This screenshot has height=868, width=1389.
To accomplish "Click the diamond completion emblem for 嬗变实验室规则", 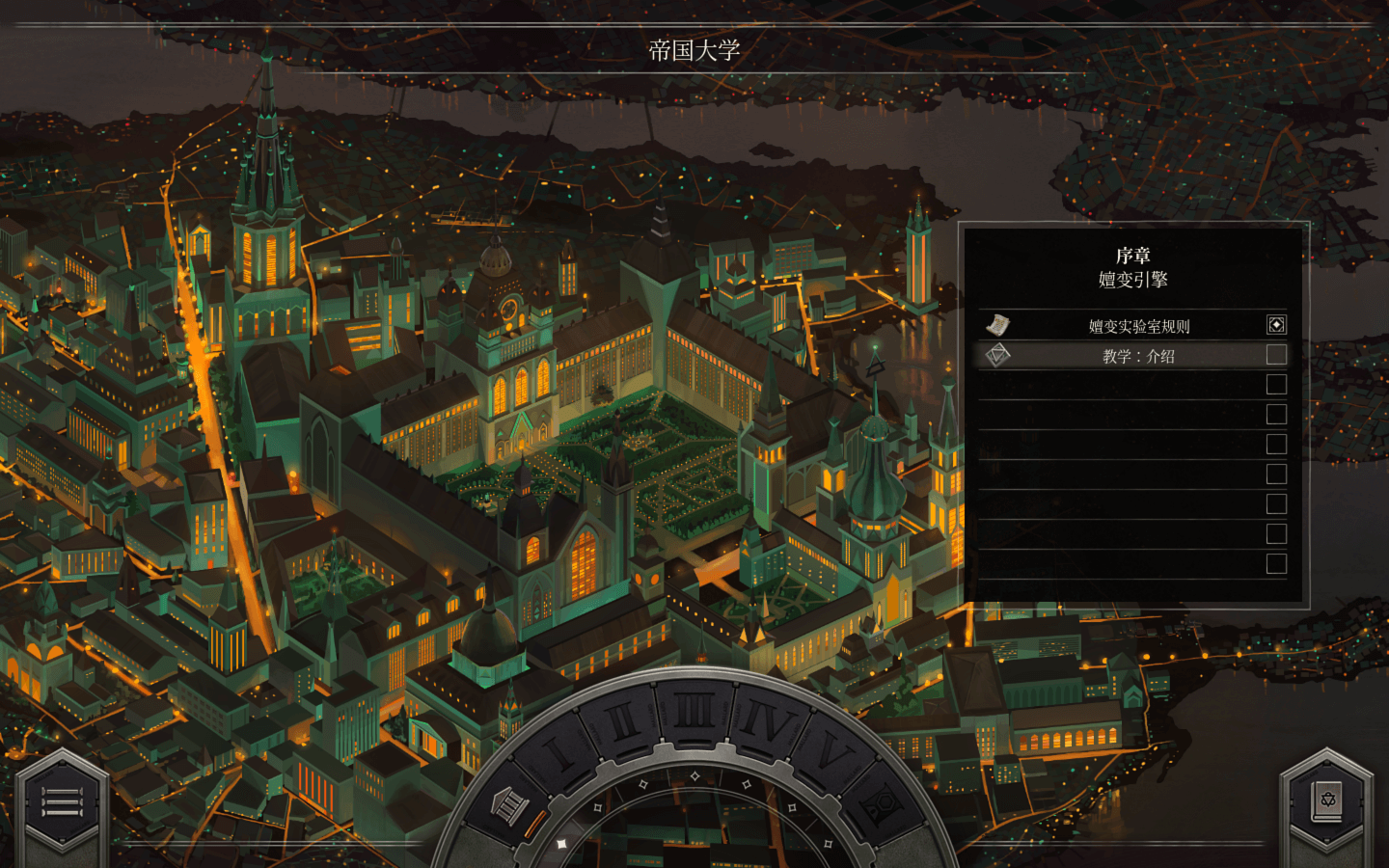I will click(1275, 325).
